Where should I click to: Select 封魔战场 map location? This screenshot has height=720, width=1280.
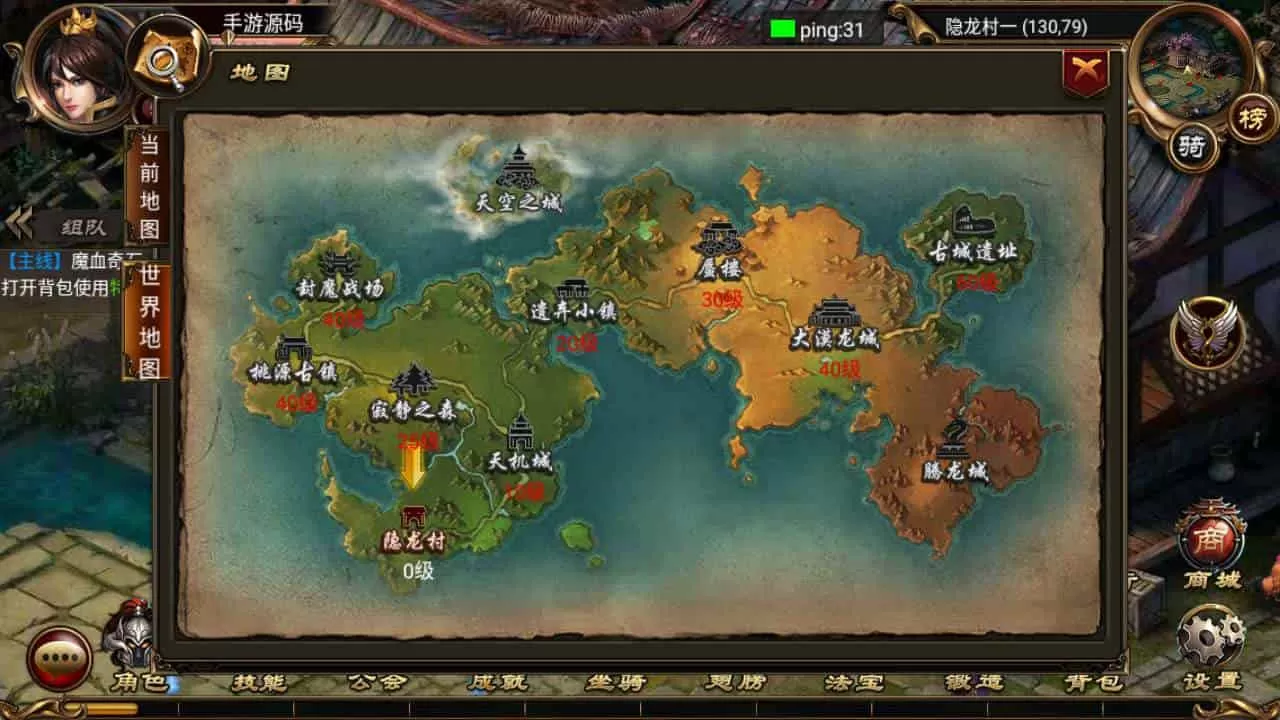click(338, 275)
